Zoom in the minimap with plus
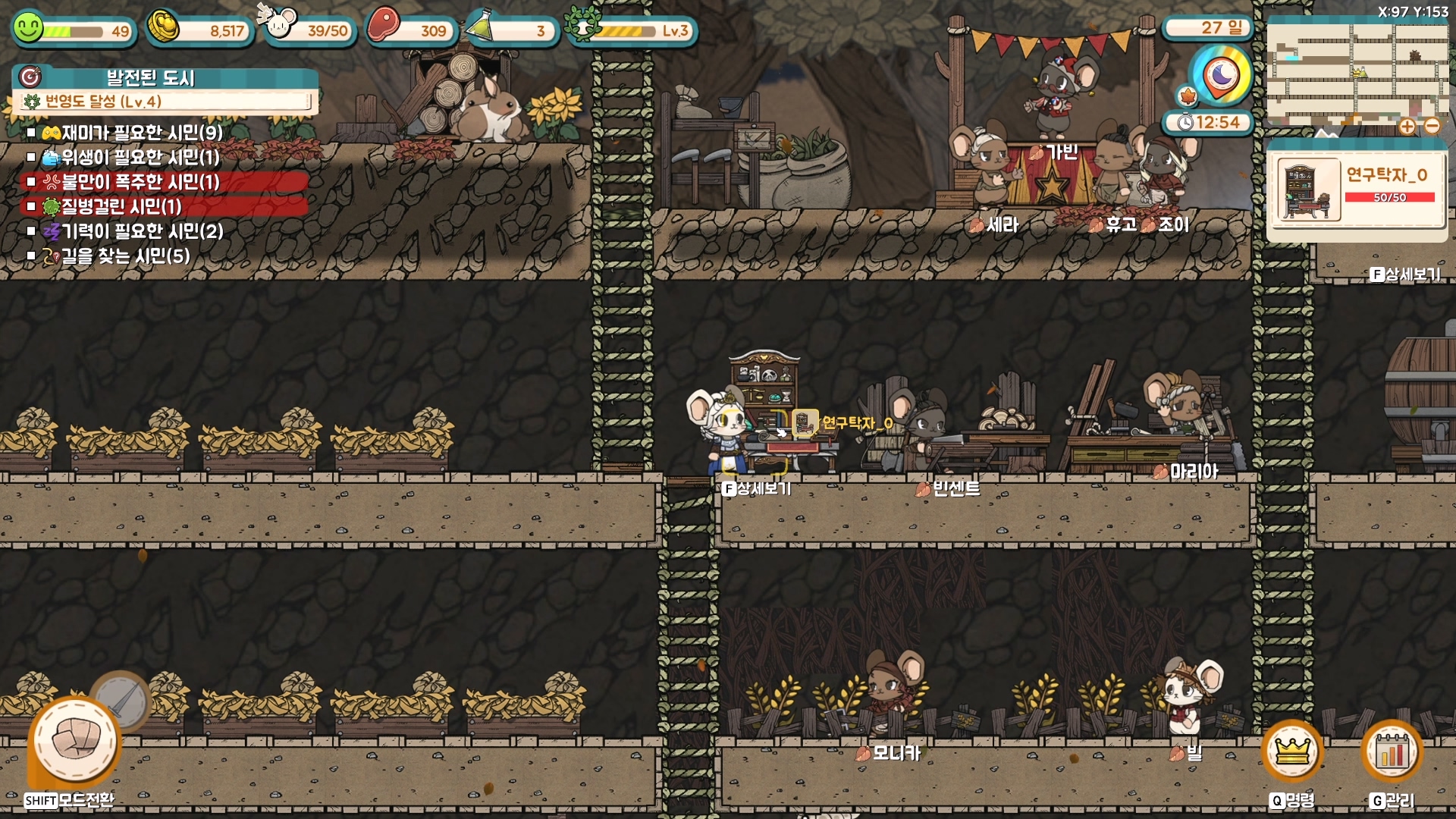The height and width of the screenshot is (819, 1456). click(x=1407, y=127)
